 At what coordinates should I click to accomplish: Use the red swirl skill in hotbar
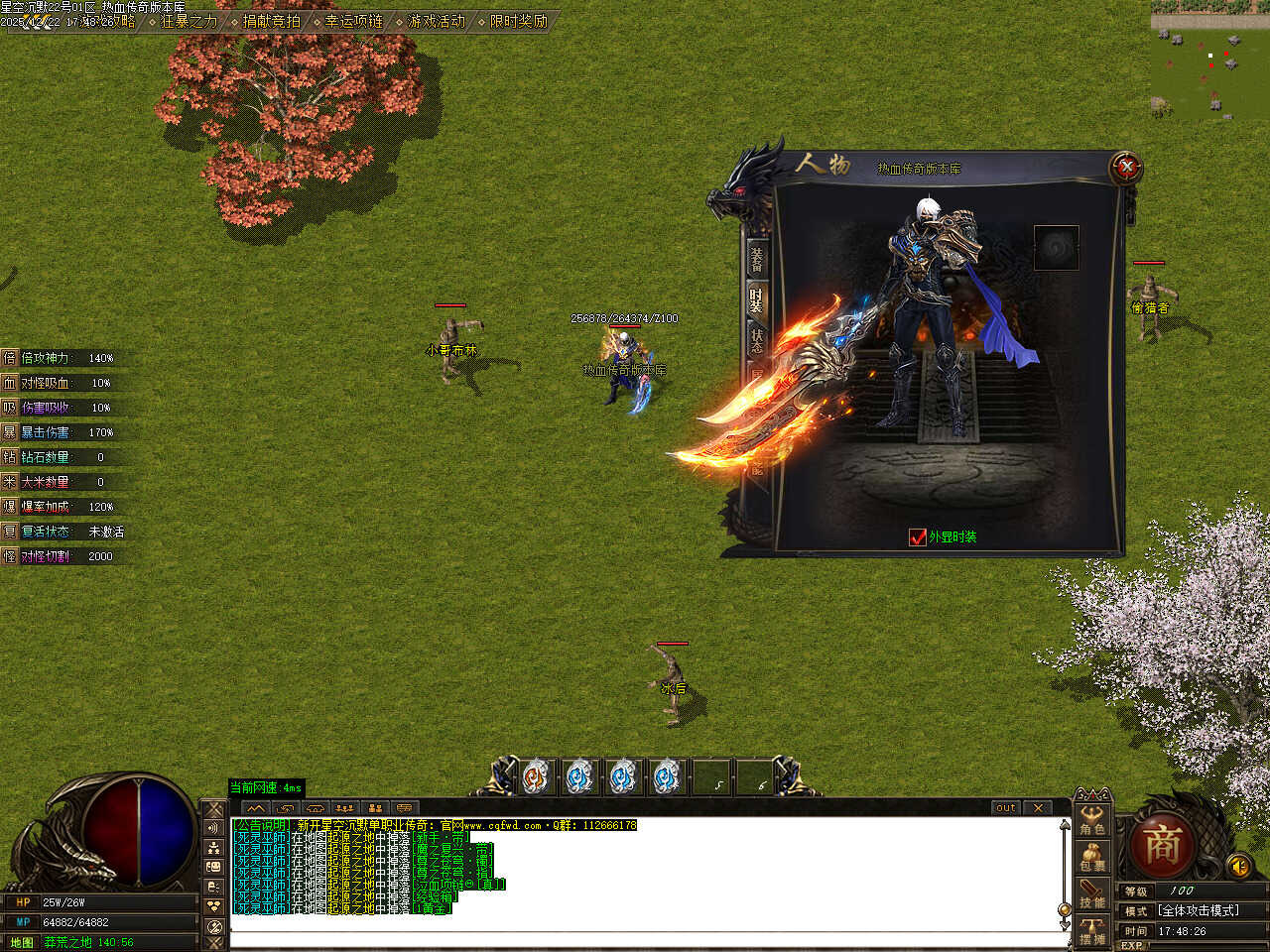pyautogui.click(x=537, y=777)
